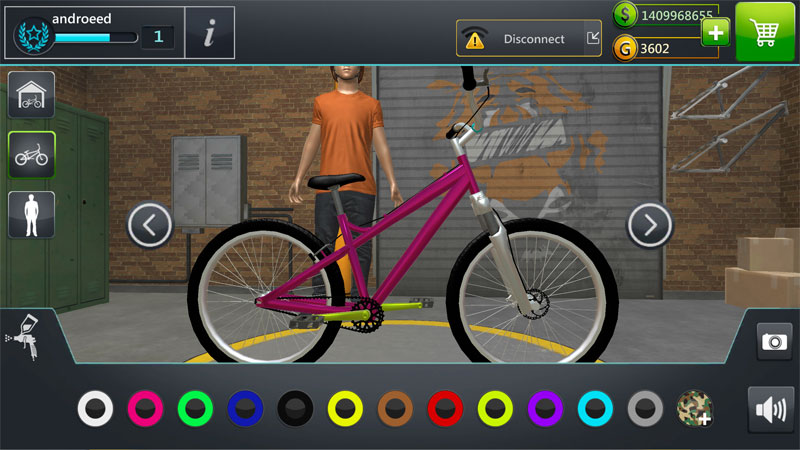This screenshot has height=450, width=800.
Task: Select the cyan paint color
Action: tap(596, 408)
